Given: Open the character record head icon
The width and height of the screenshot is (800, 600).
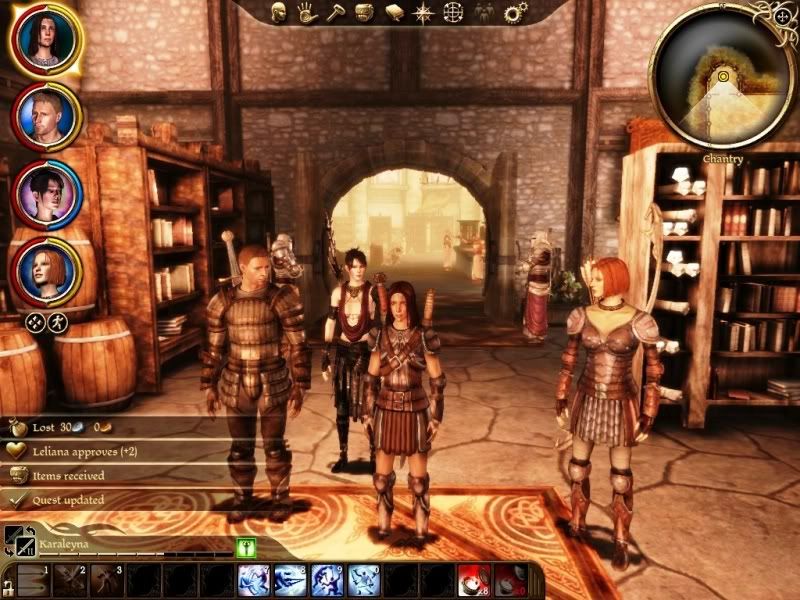Looking at the screenshot, I should coord(281,13).
